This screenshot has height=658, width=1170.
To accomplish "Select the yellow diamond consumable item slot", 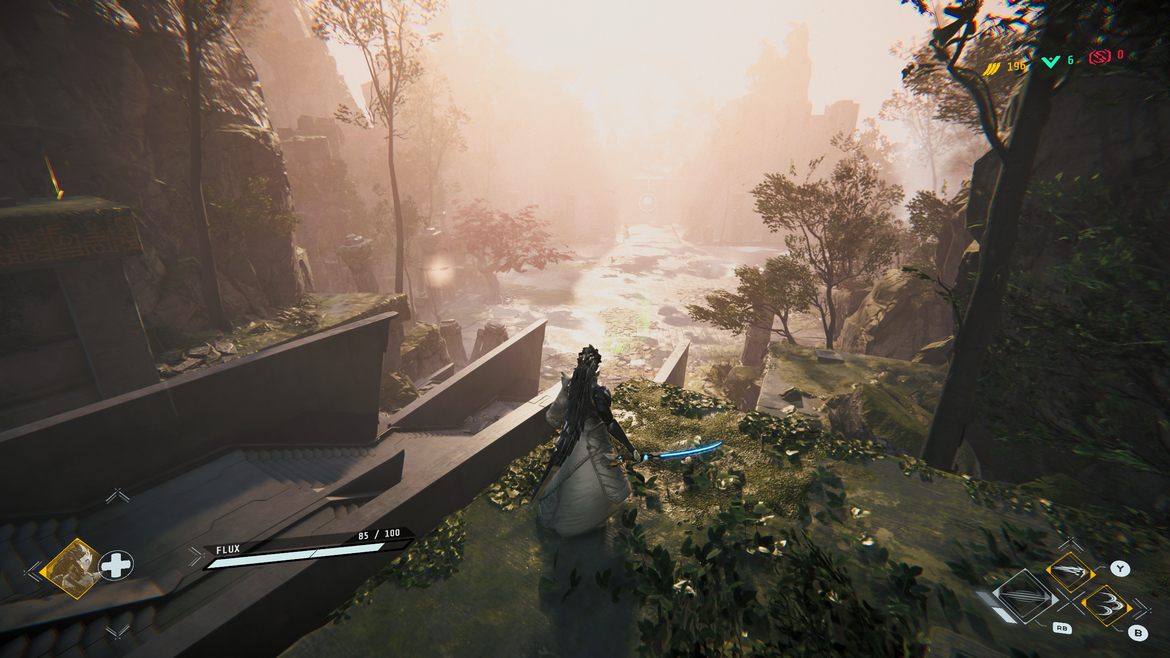I will coord(71,568).
